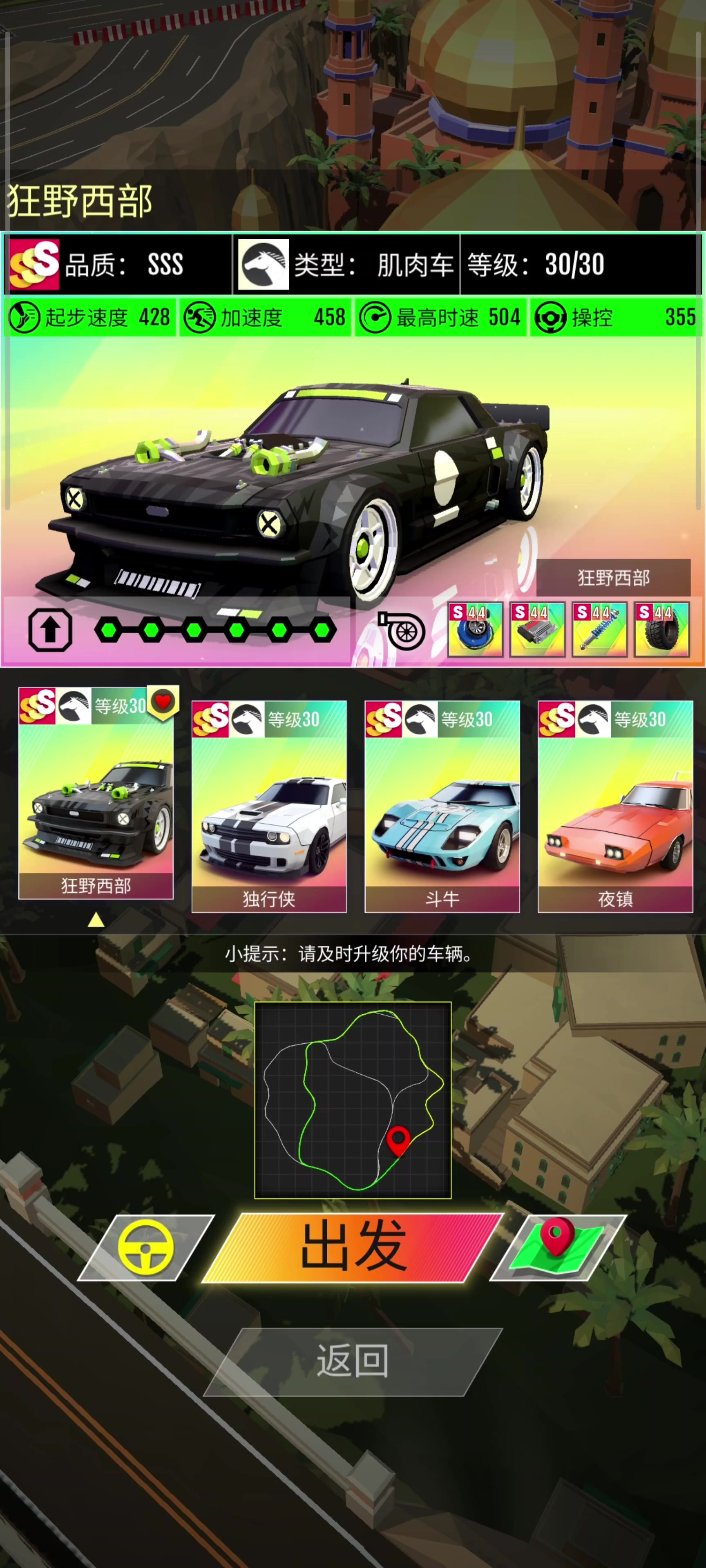Viewport: 706px width, 1568px height.
Task: Click the 起步速度 launch speed stat icon
Action: click(23, 317)
